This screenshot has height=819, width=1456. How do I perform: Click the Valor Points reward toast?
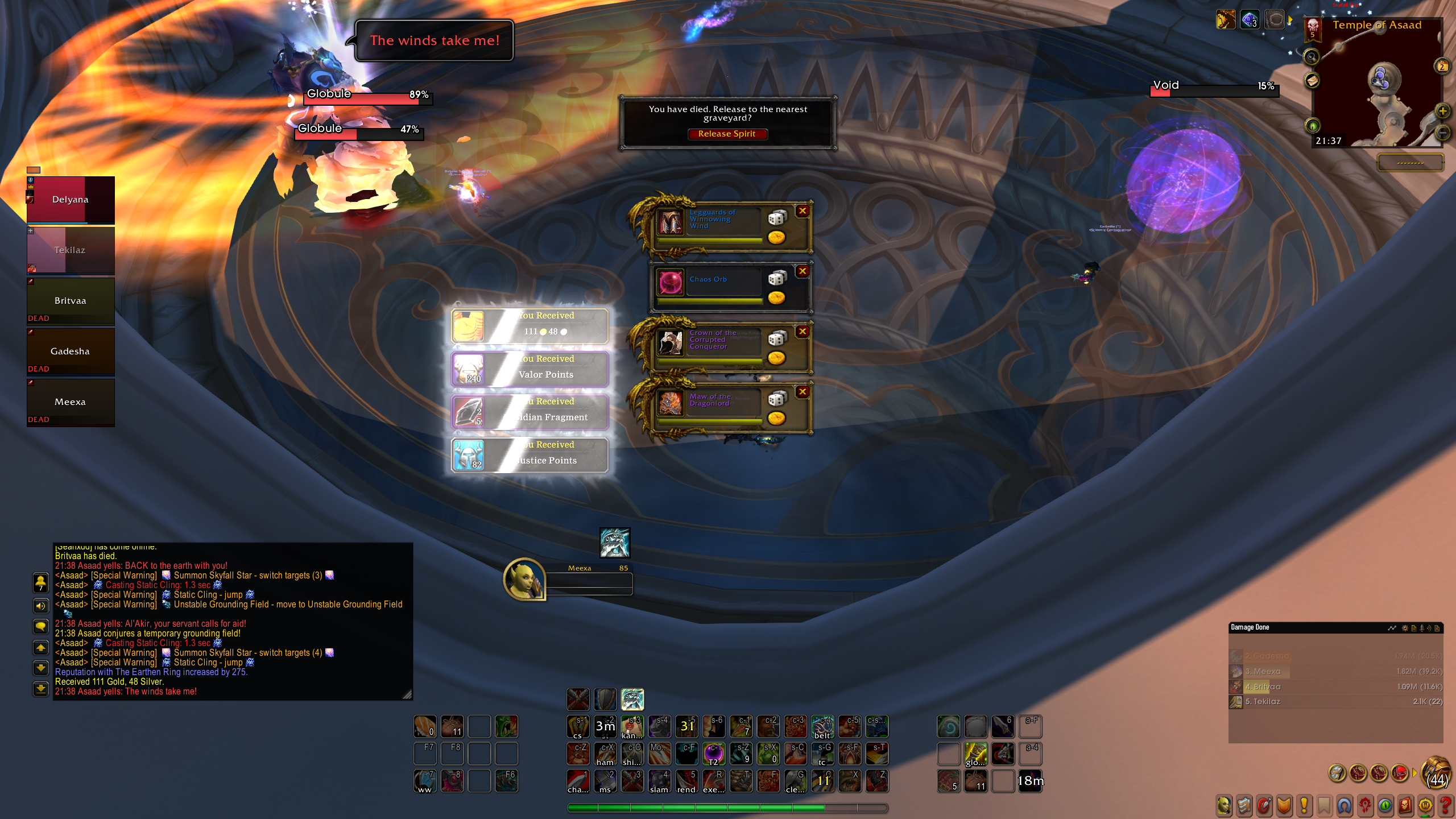tap(530, 369)
